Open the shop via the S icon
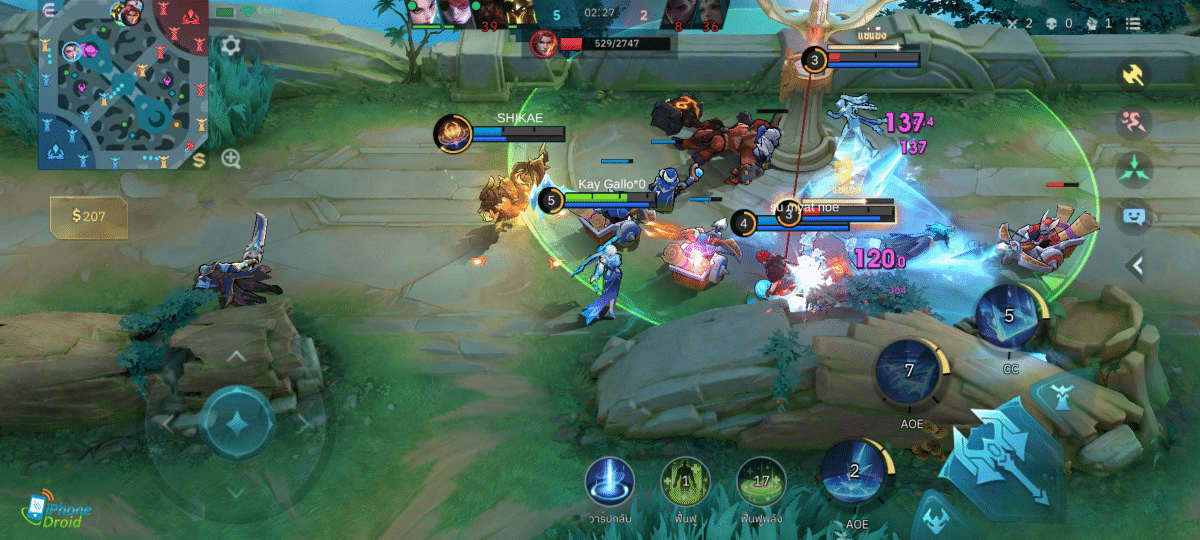 pos(200,160)
